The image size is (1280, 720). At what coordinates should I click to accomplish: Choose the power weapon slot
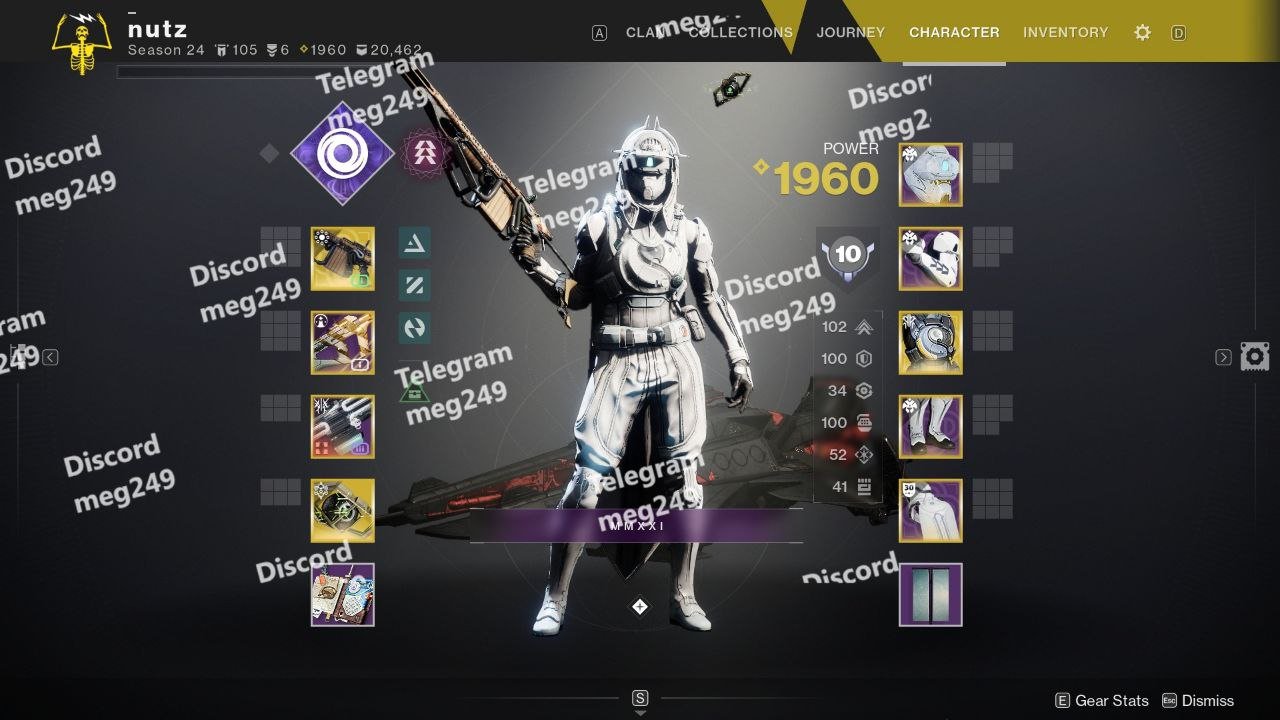[x=342, y=427]
